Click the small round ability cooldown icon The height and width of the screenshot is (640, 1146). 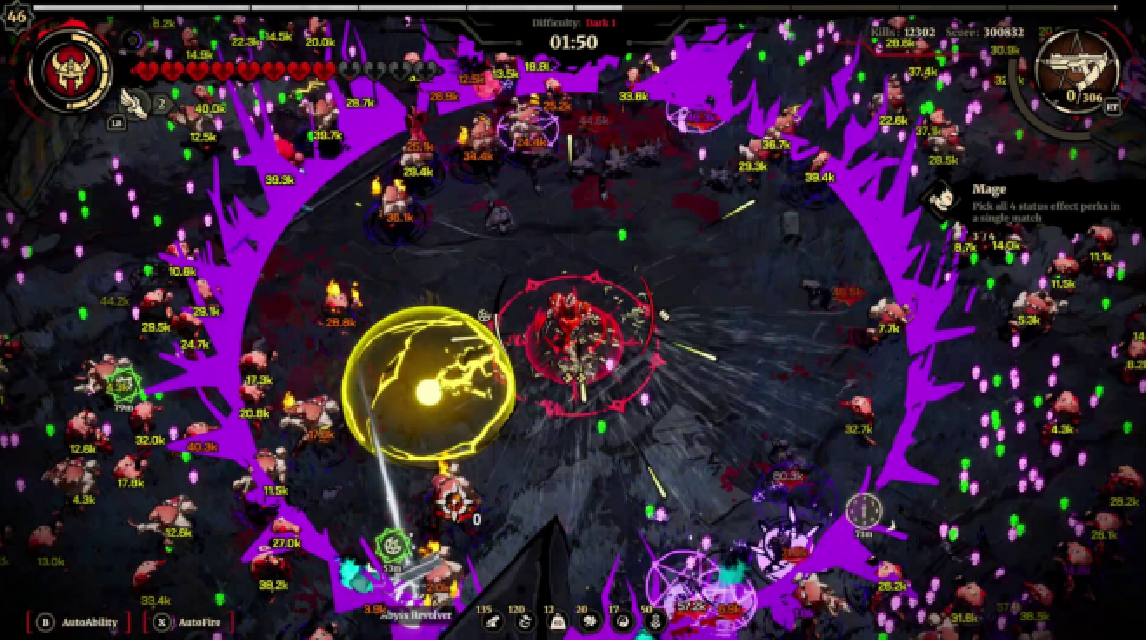131,41
